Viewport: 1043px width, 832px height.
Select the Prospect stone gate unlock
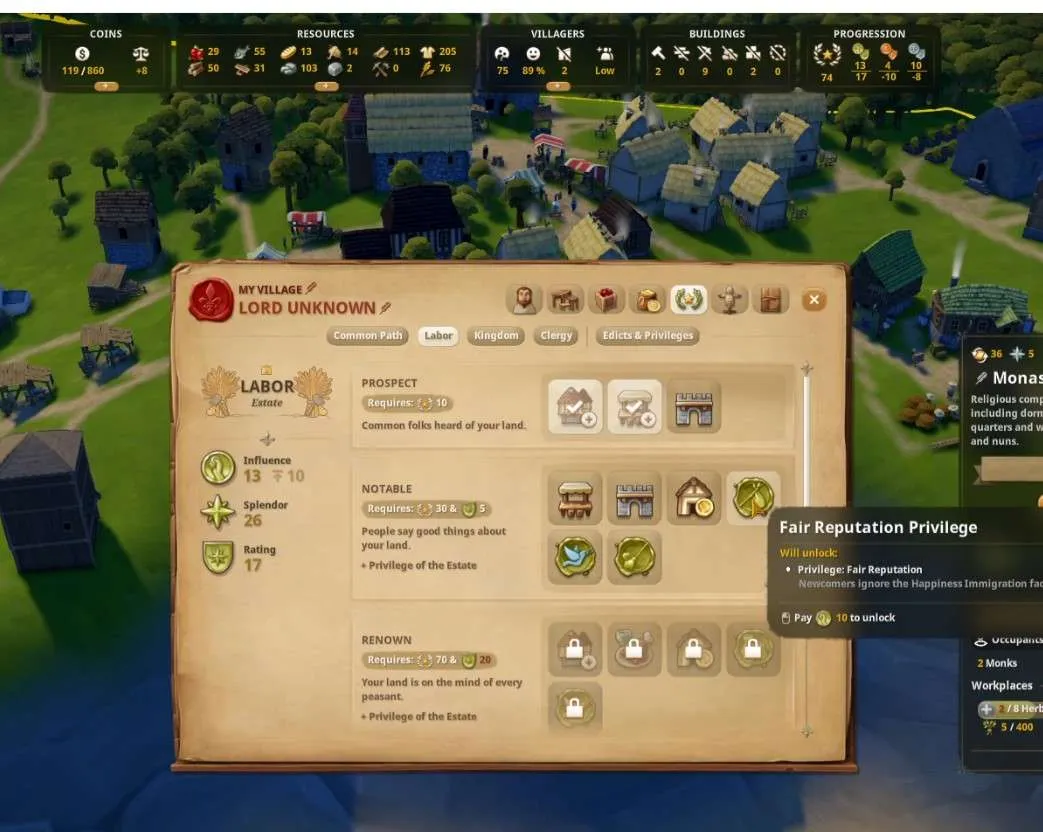(x=694, y=407)
